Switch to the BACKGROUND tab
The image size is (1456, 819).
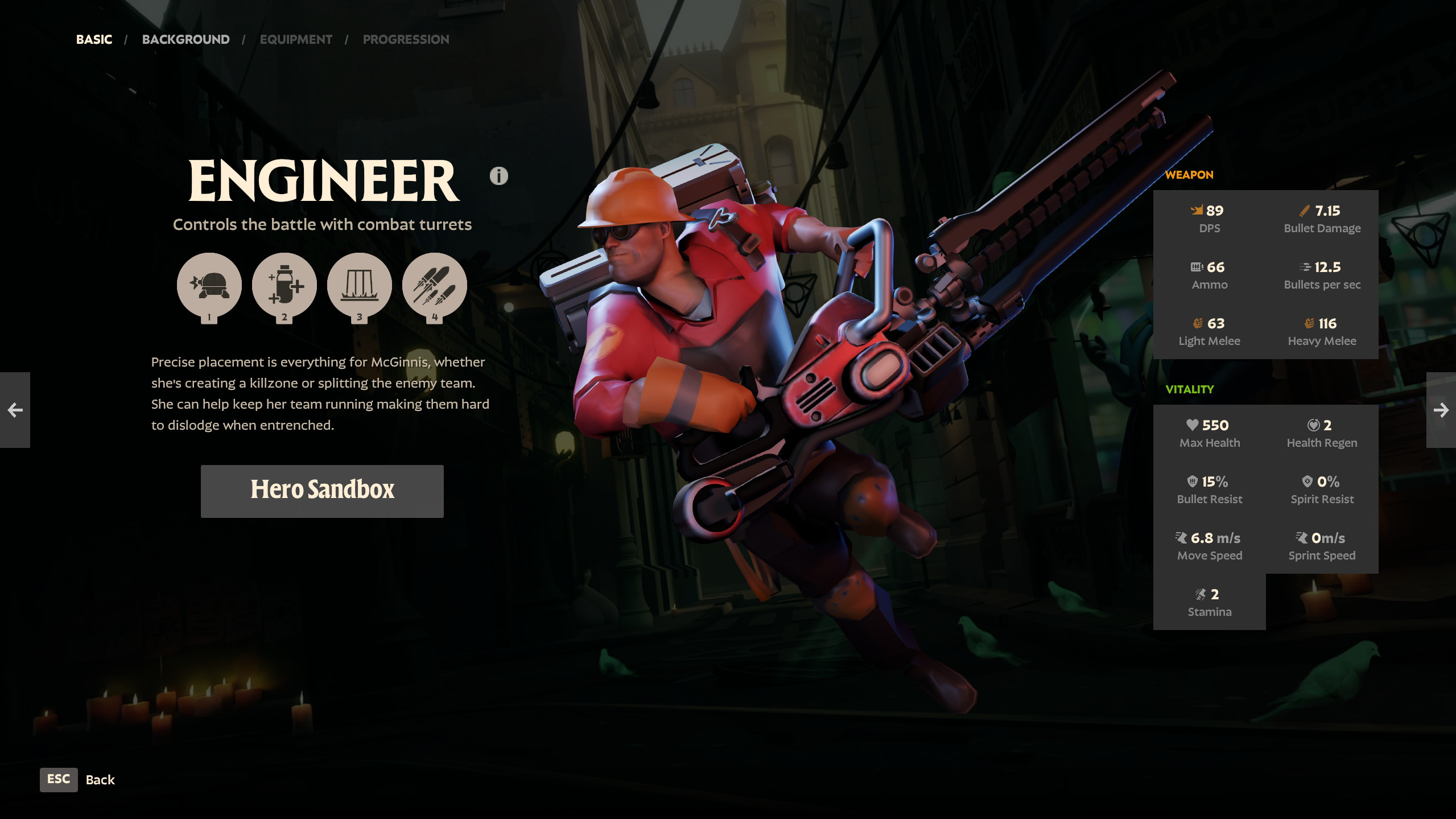click(185, 39)
